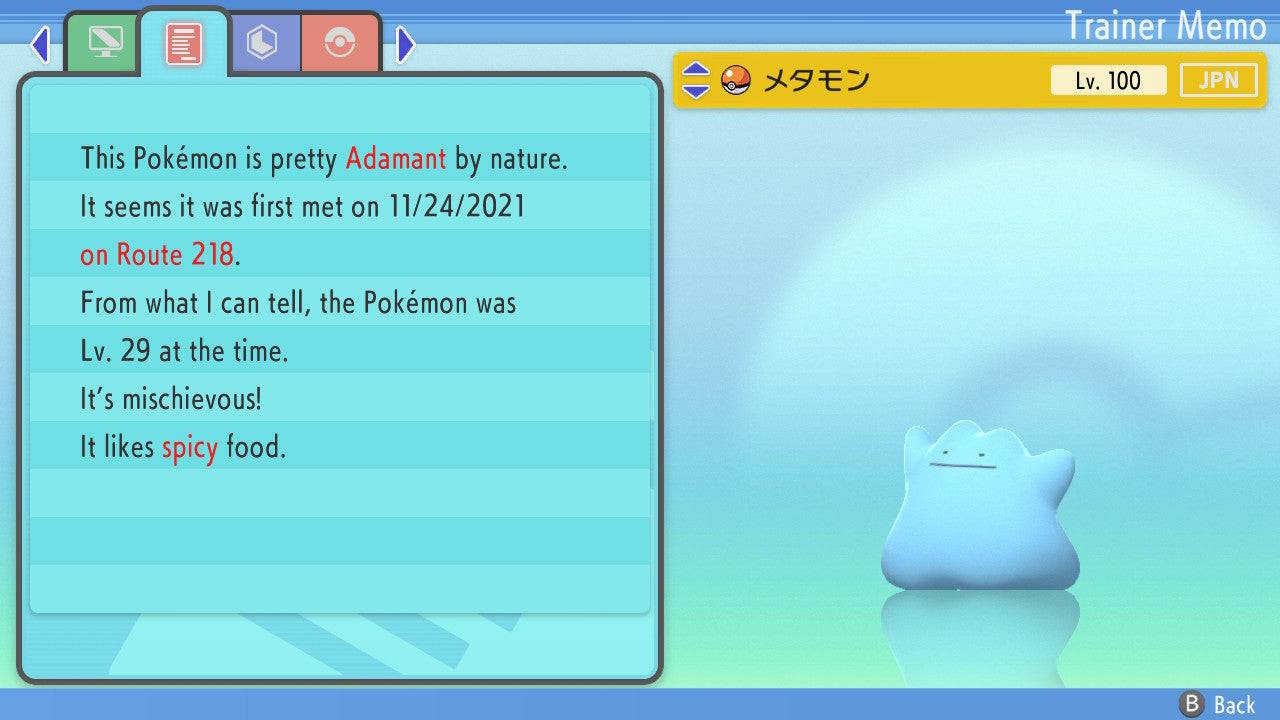Go back from the Trainer Memo screen
Viewport: 1280px width, 720px height.
tap(1219, 705)
